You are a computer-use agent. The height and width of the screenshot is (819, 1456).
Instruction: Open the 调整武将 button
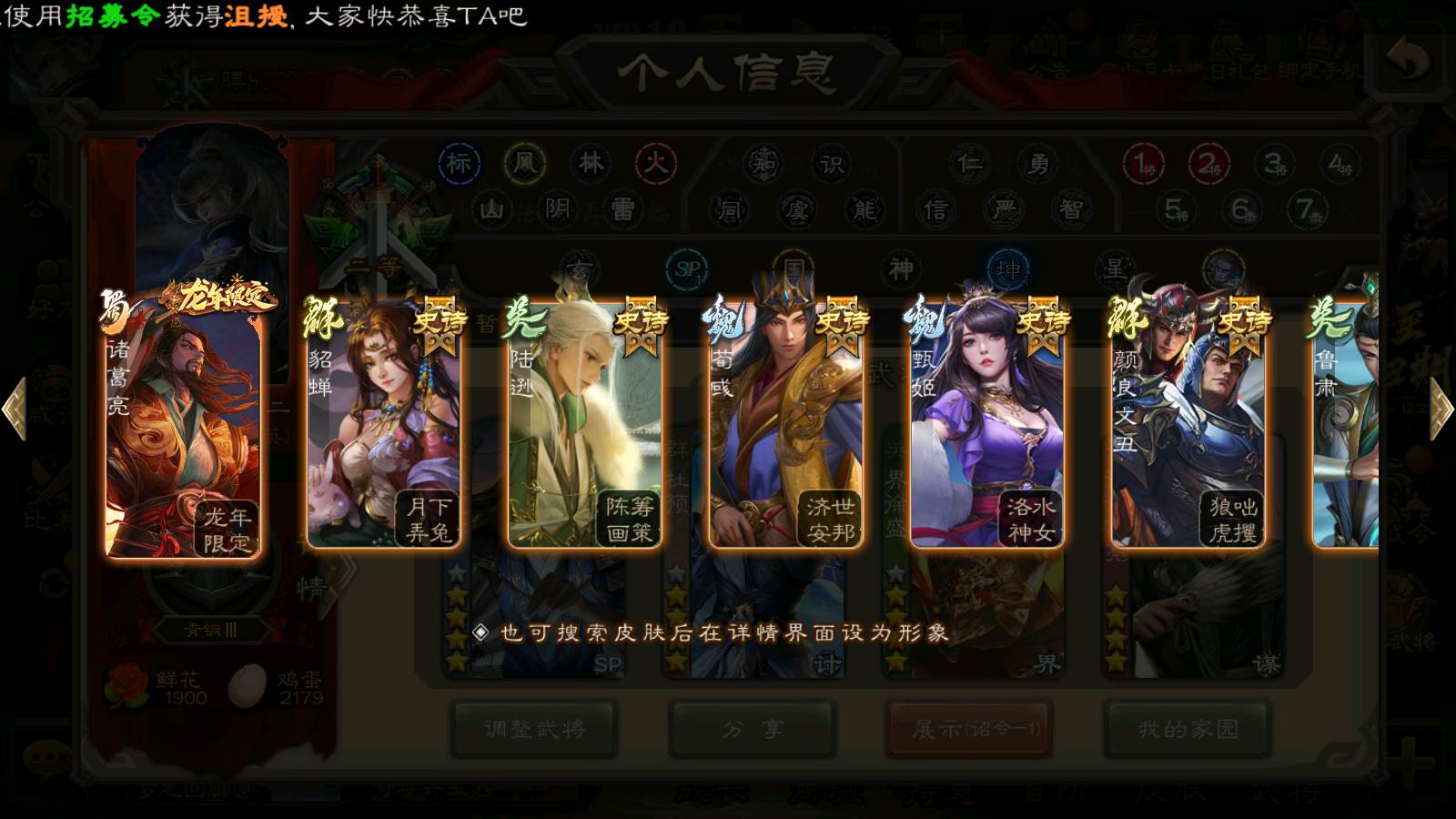point(534,728)
